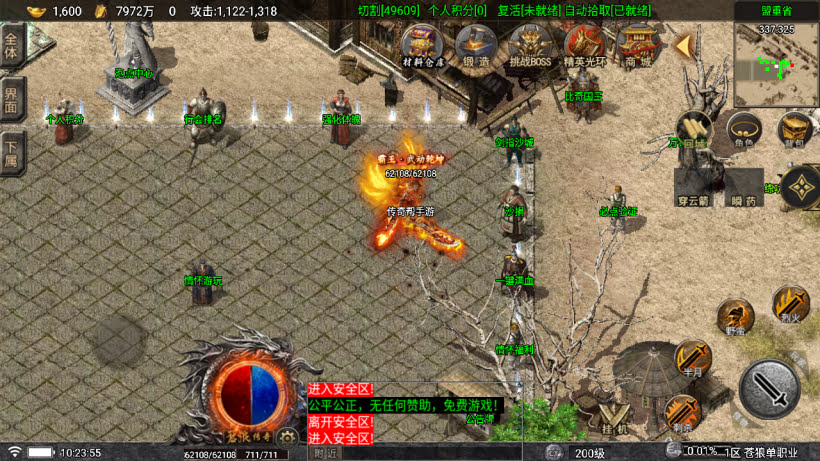Open settings with the gear icon

287,436
